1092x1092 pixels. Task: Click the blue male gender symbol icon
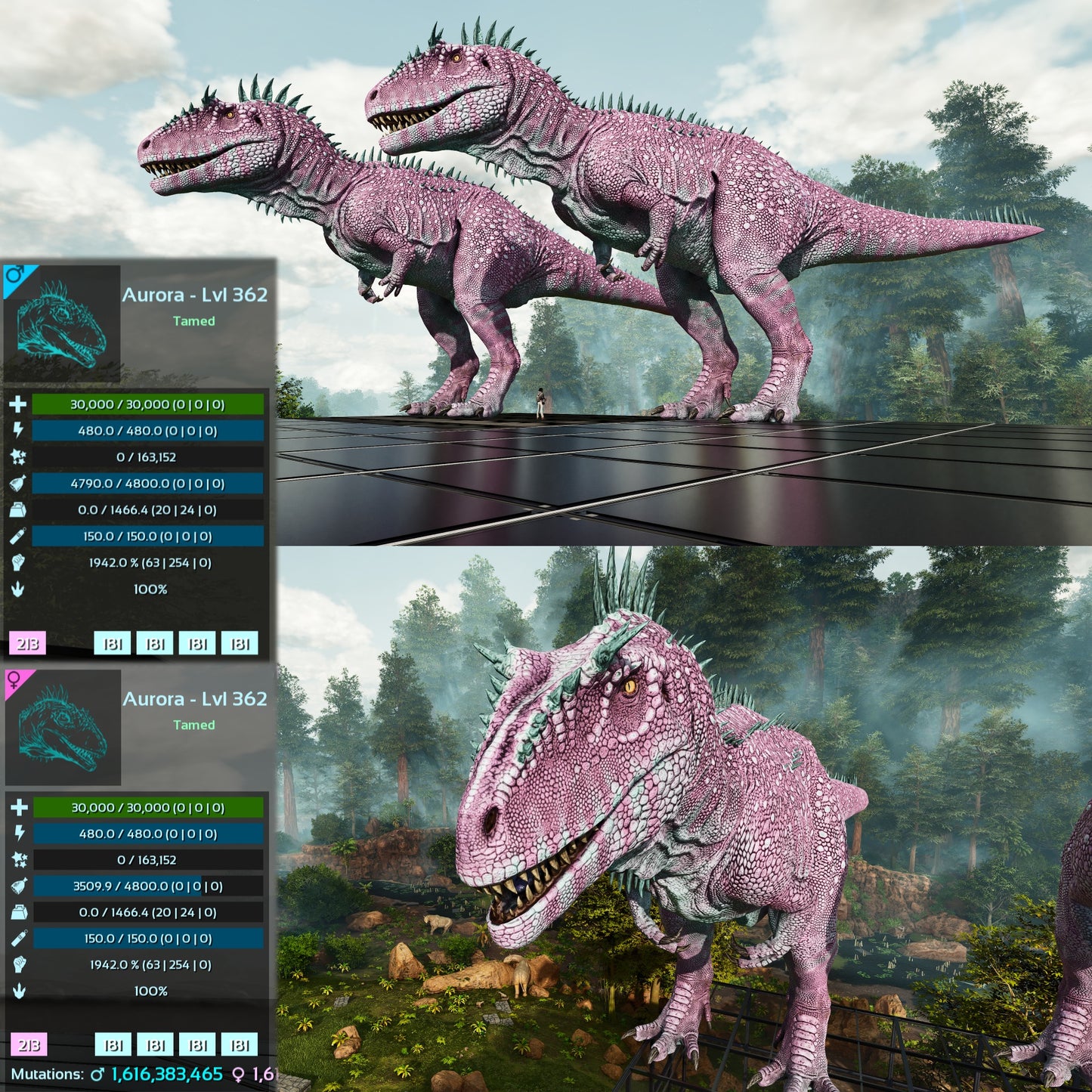[14, 274]
